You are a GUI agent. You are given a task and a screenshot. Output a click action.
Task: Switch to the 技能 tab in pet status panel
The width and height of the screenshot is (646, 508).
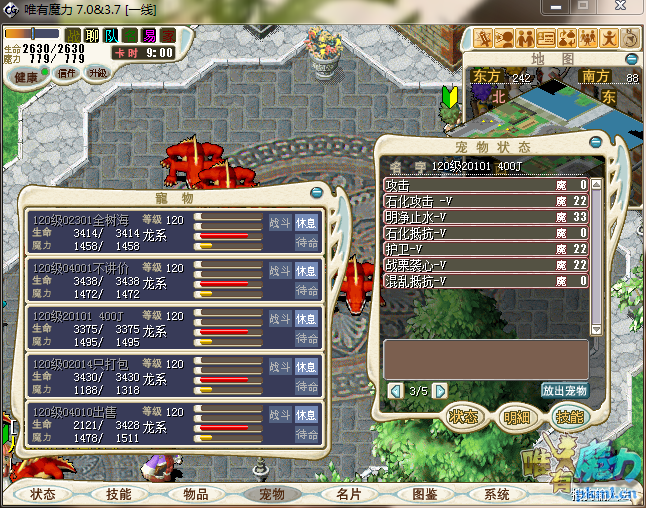(568, 416)
